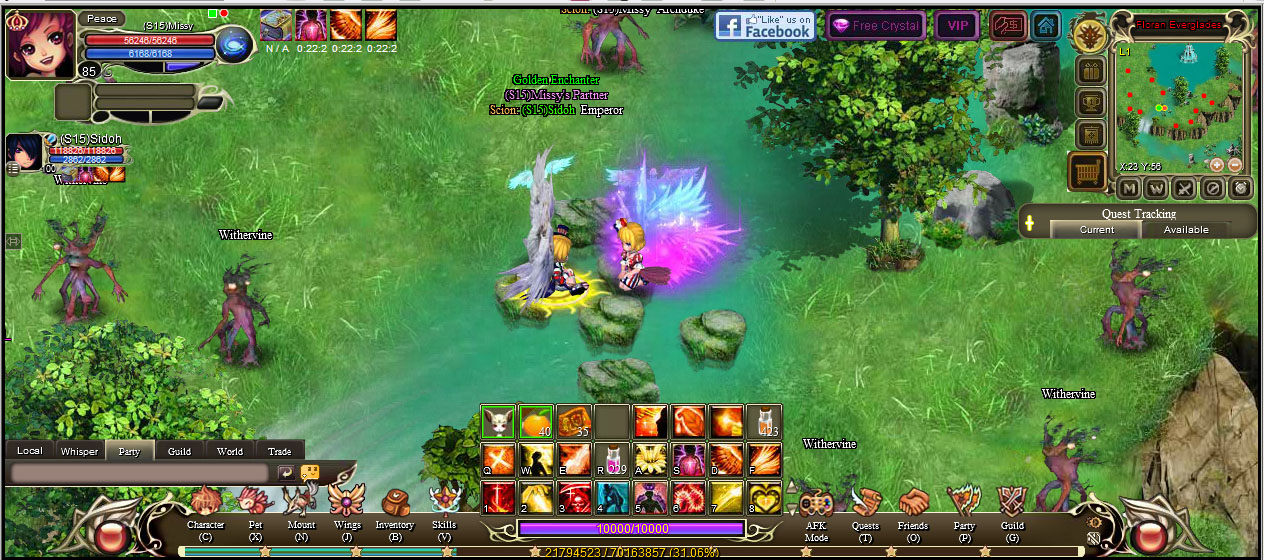Screen dimensions: 1264x560
Task: Open the VIP menu
Action: (x=958, y=26)
